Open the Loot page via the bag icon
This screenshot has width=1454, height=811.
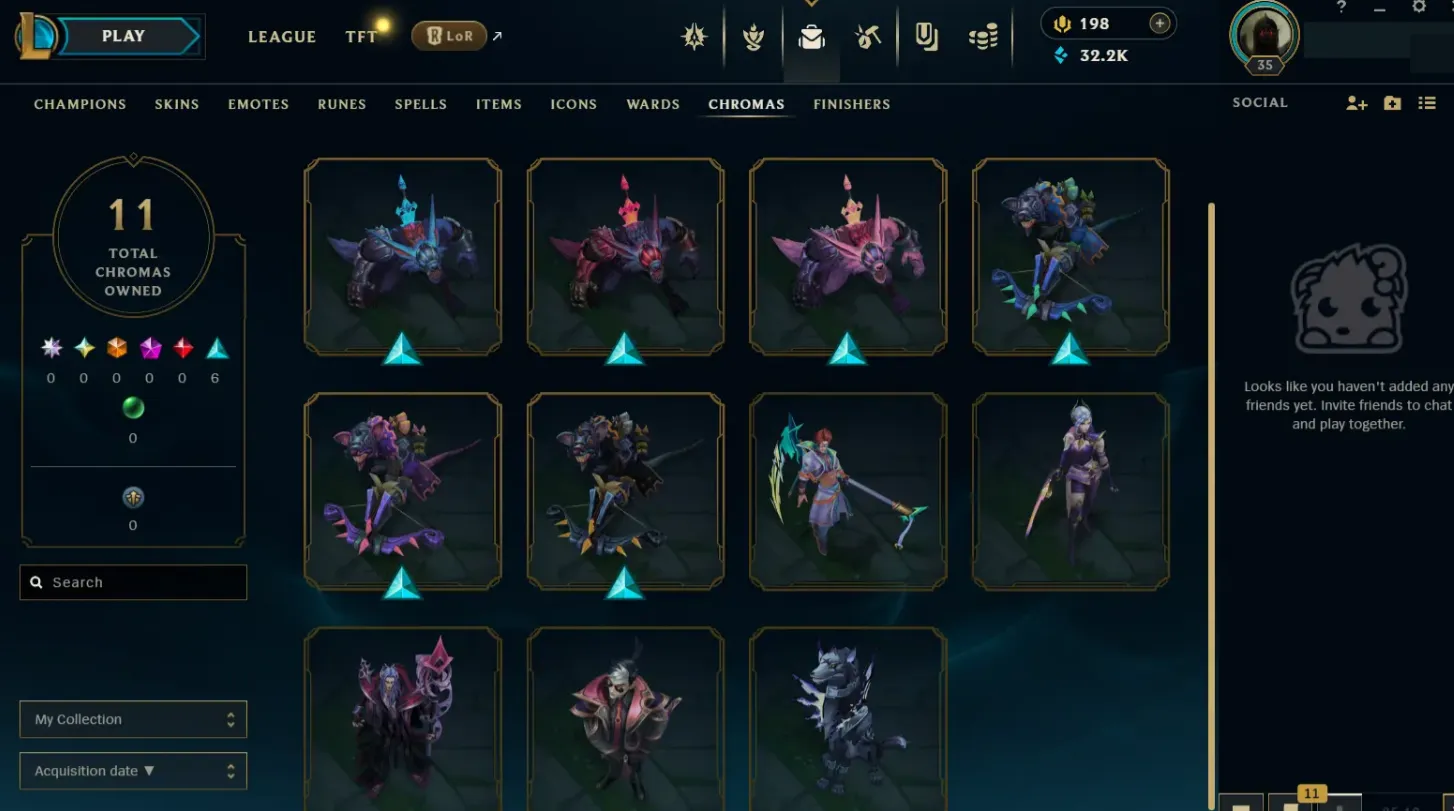click(x=811, y=36)
